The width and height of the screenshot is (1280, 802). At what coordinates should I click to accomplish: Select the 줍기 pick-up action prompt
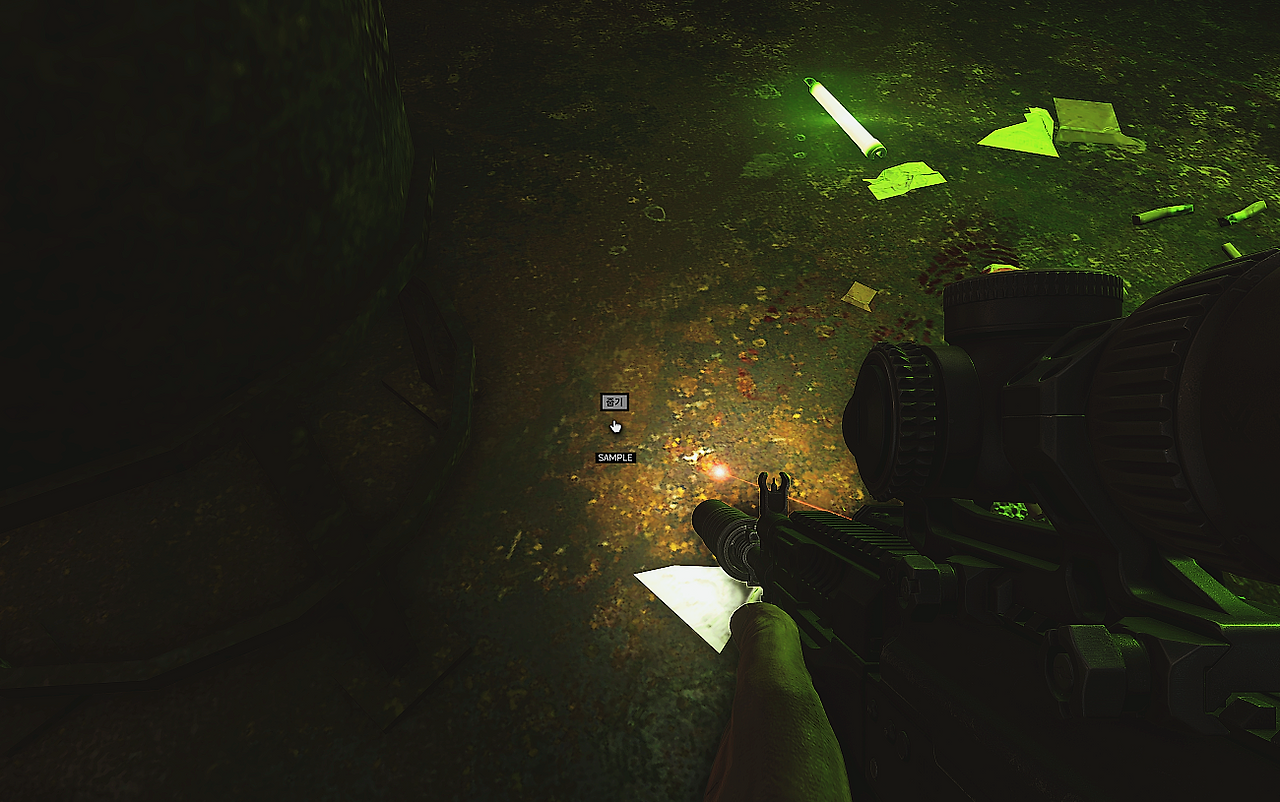614,402
